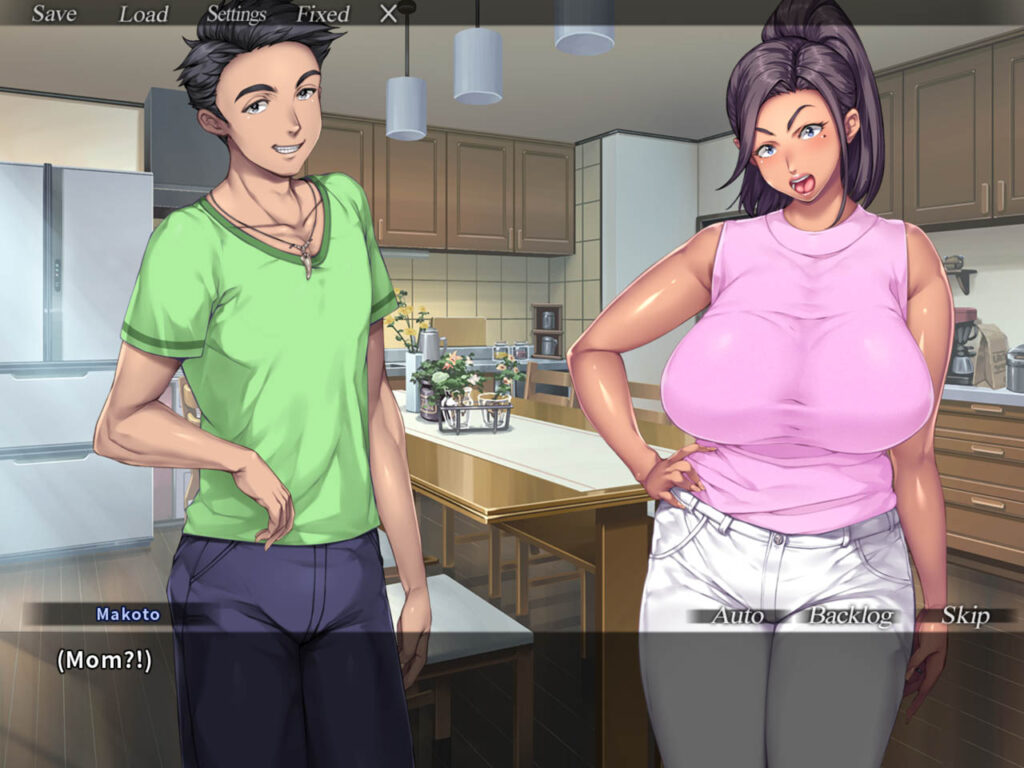
Task: Activate the Skip button
Action: point(965,616)
